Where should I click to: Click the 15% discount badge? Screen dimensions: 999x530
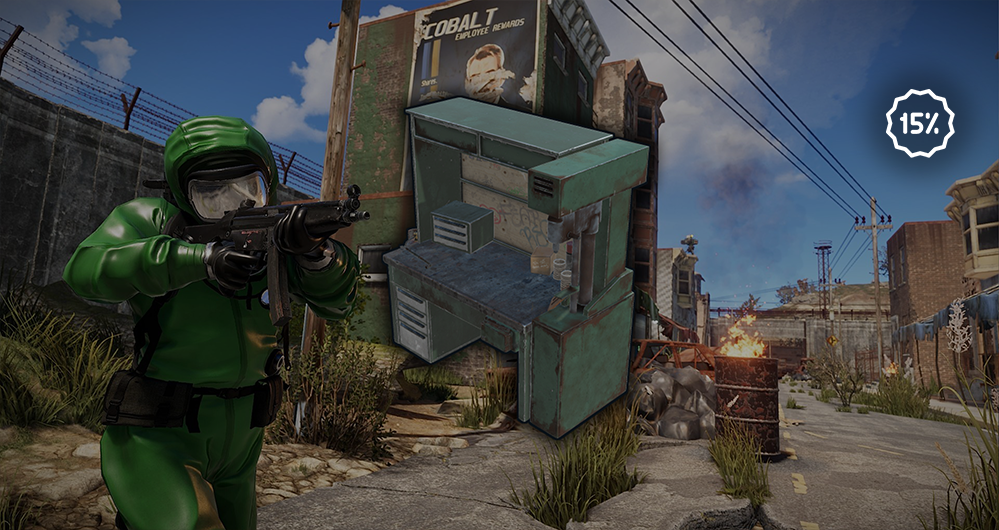(919, 123)
